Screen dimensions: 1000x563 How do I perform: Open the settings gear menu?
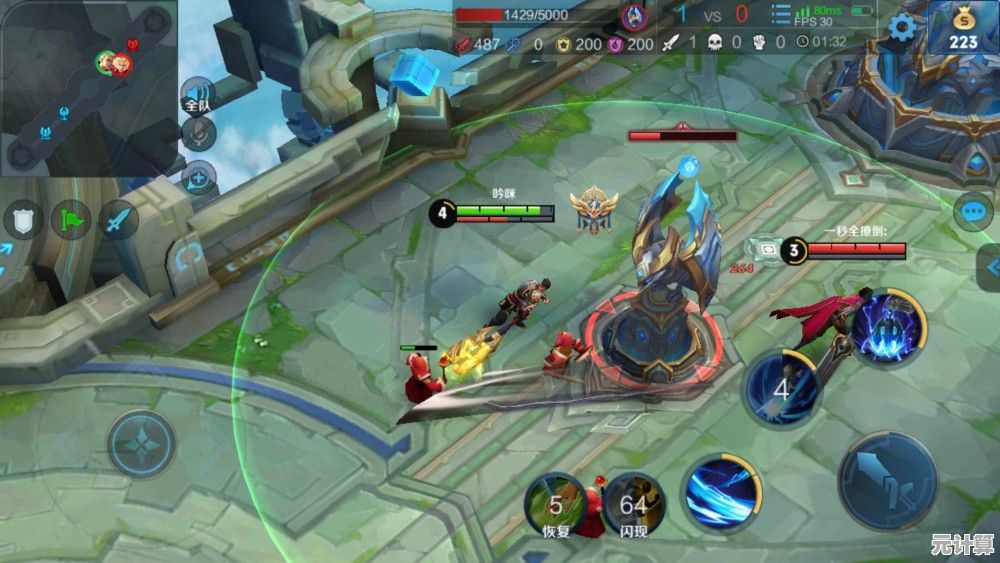(x=902, y=27)
